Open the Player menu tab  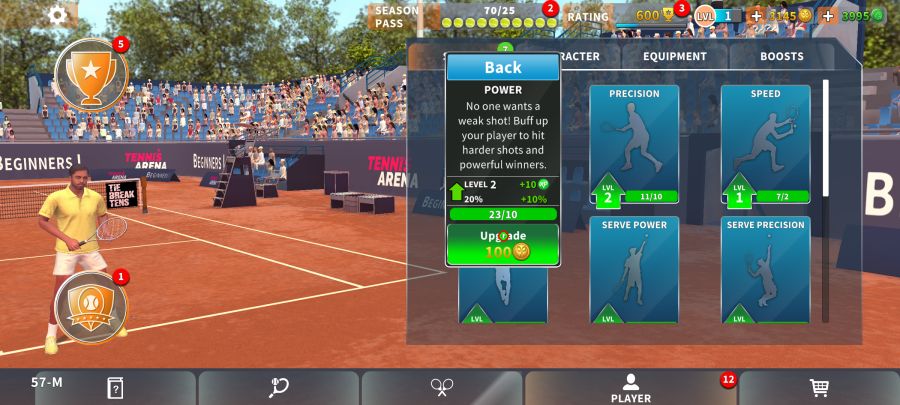(631, 388)
